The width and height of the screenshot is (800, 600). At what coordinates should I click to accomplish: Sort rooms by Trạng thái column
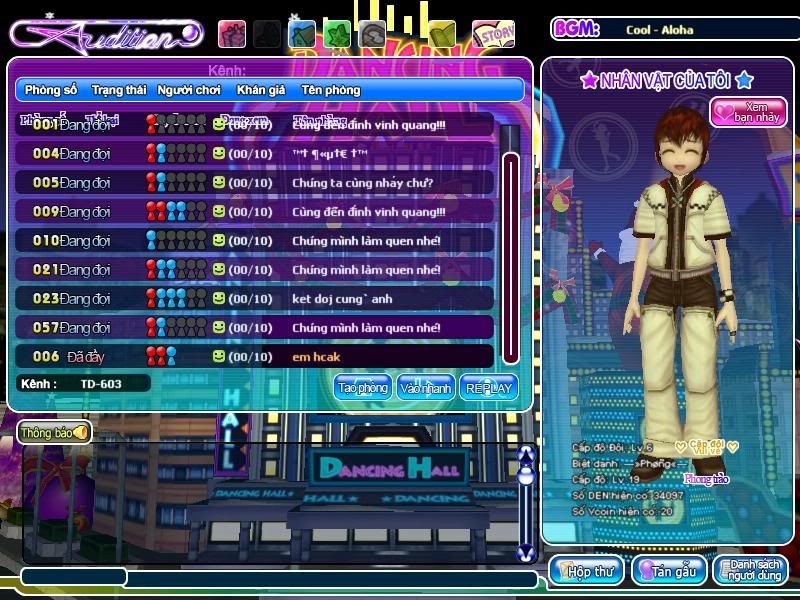[119, 90]
